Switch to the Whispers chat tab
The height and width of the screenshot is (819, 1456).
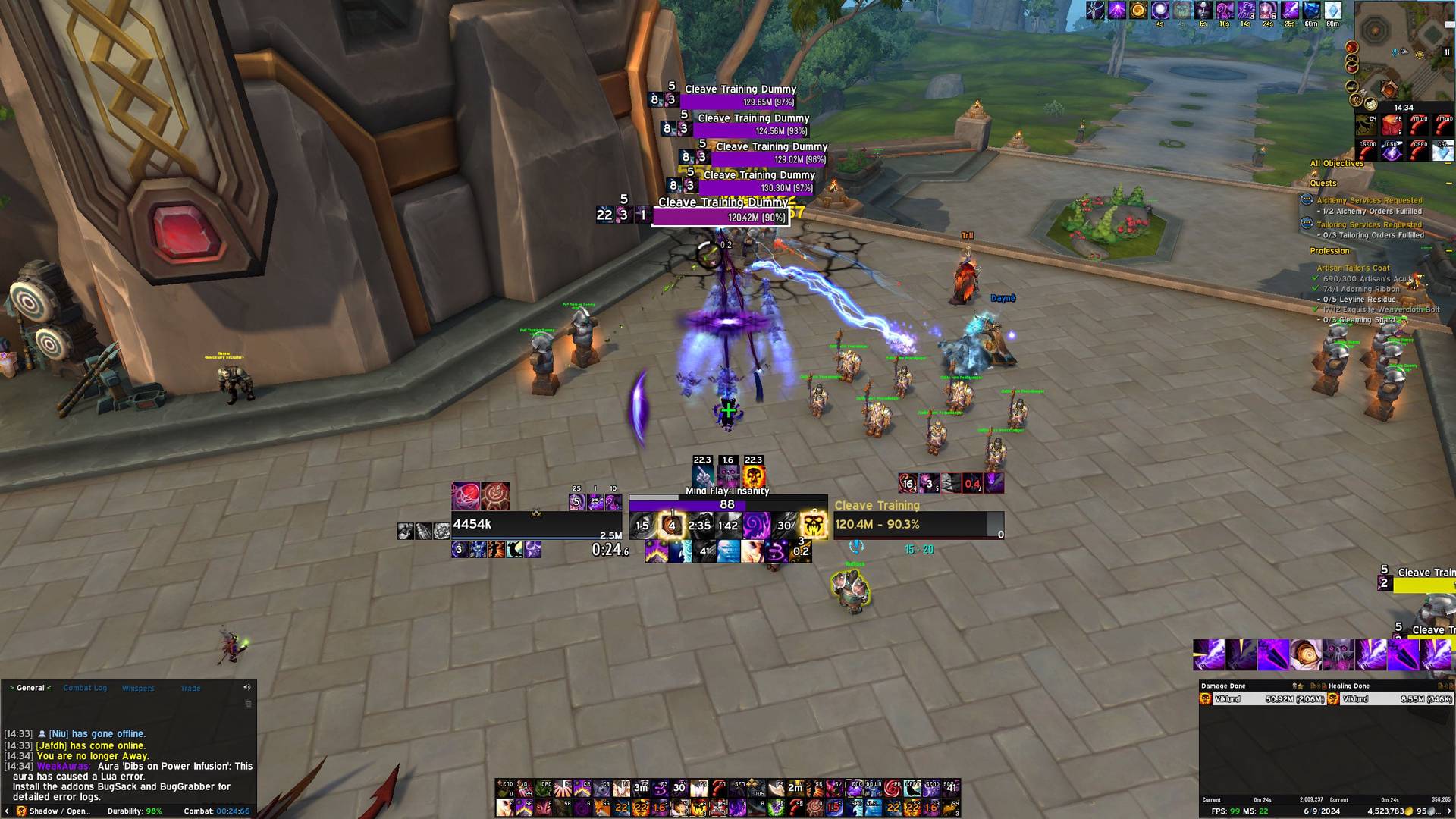coord(138,689)
